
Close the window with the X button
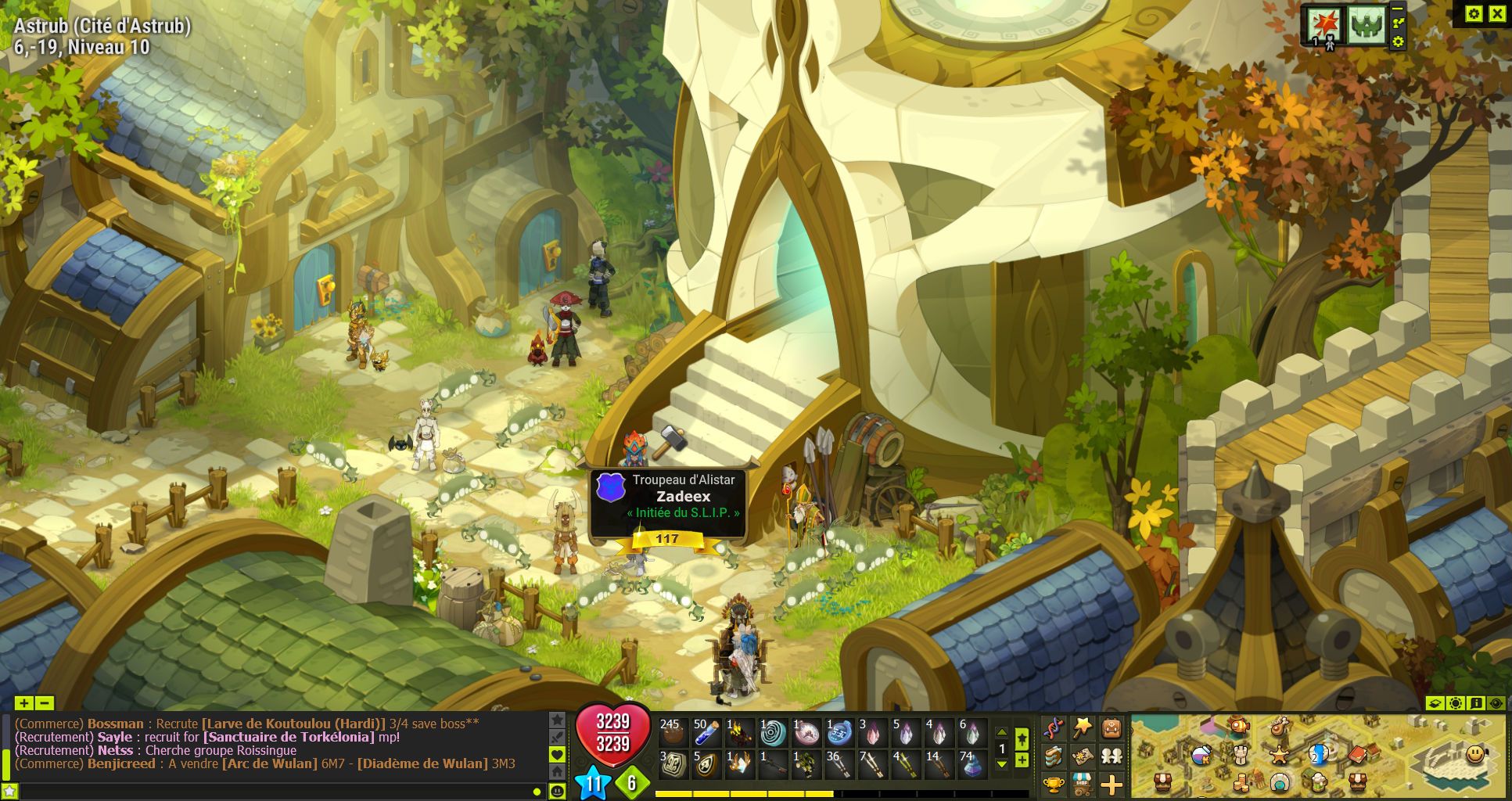1497,13
